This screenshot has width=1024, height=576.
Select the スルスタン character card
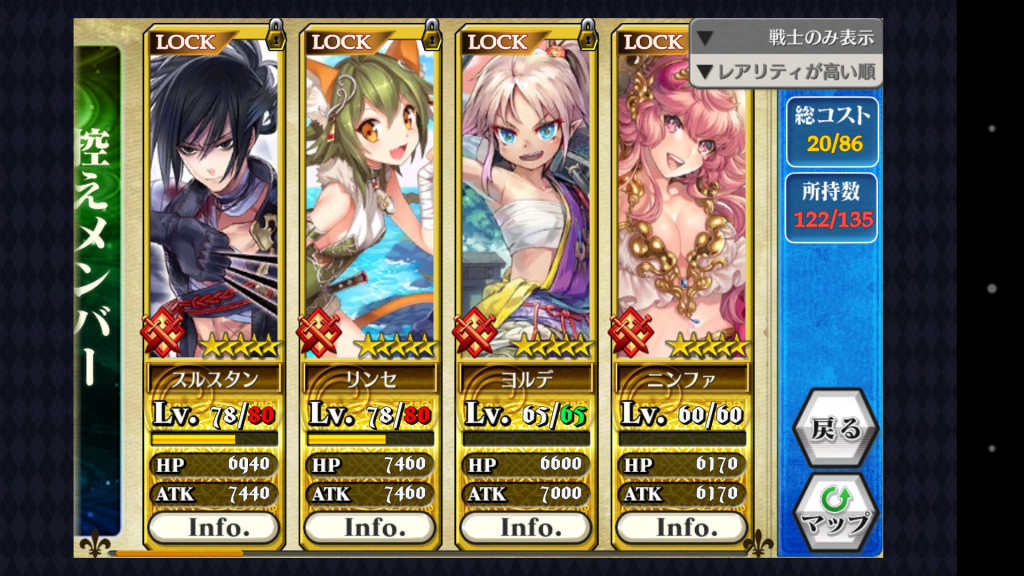pos(213,200)
